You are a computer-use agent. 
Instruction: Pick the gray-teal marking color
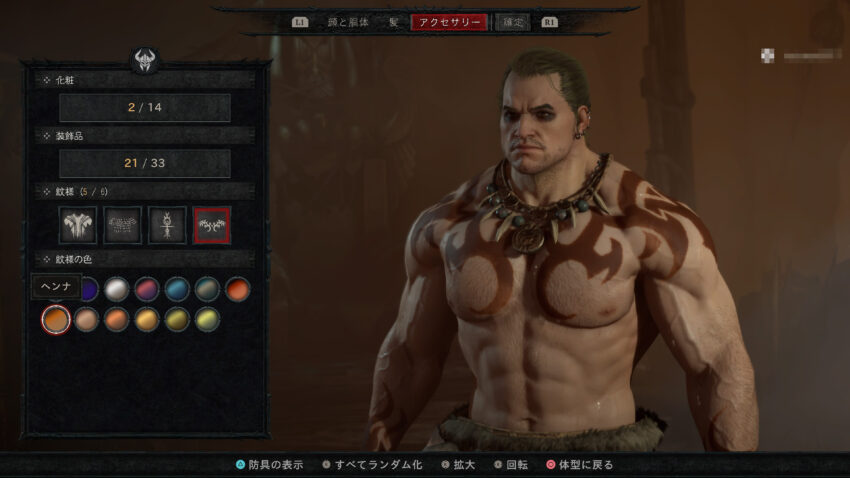click(207, 290)
